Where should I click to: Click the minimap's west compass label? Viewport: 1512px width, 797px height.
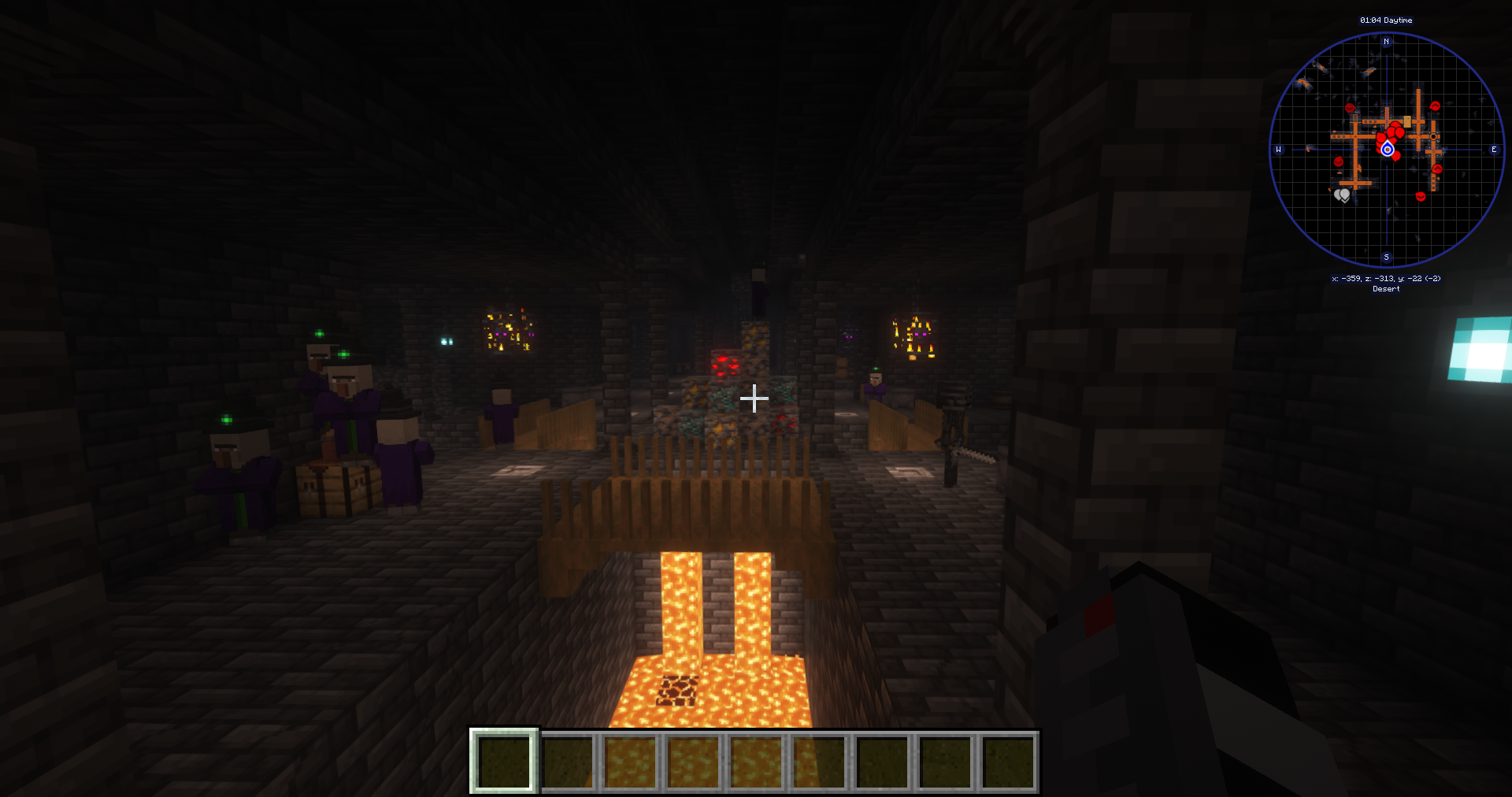(1278, 150)
